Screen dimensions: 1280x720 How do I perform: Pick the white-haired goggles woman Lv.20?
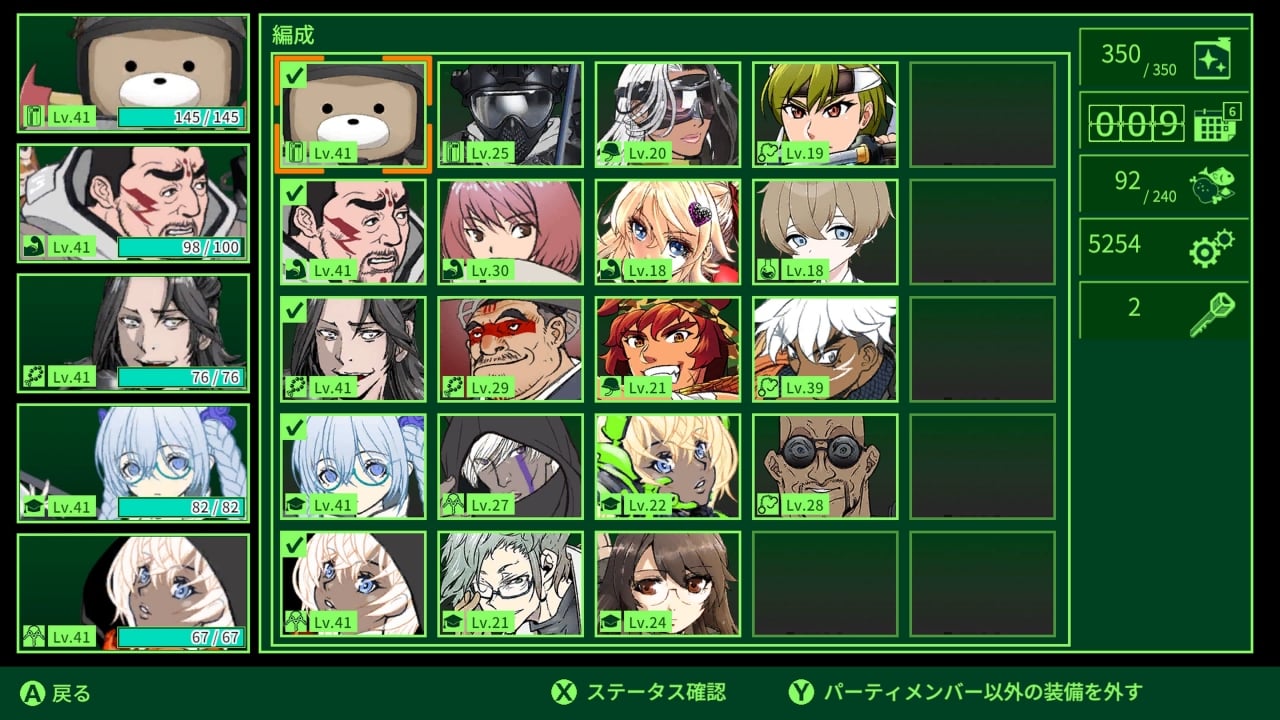pos(668,114)
